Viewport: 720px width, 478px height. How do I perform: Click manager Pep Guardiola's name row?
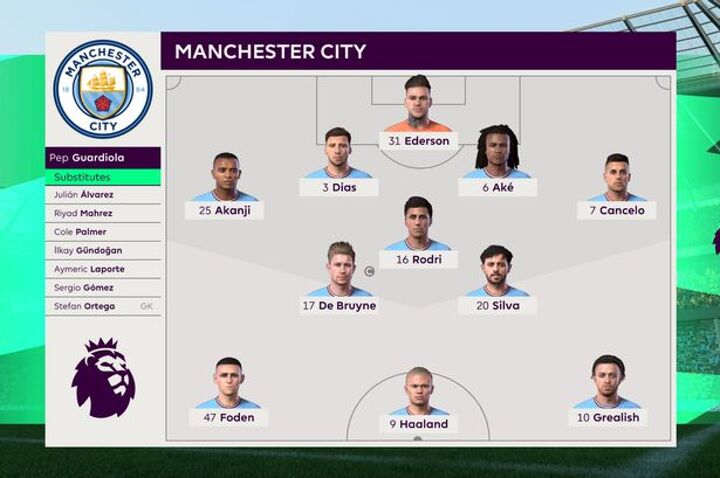coord(103,158)
